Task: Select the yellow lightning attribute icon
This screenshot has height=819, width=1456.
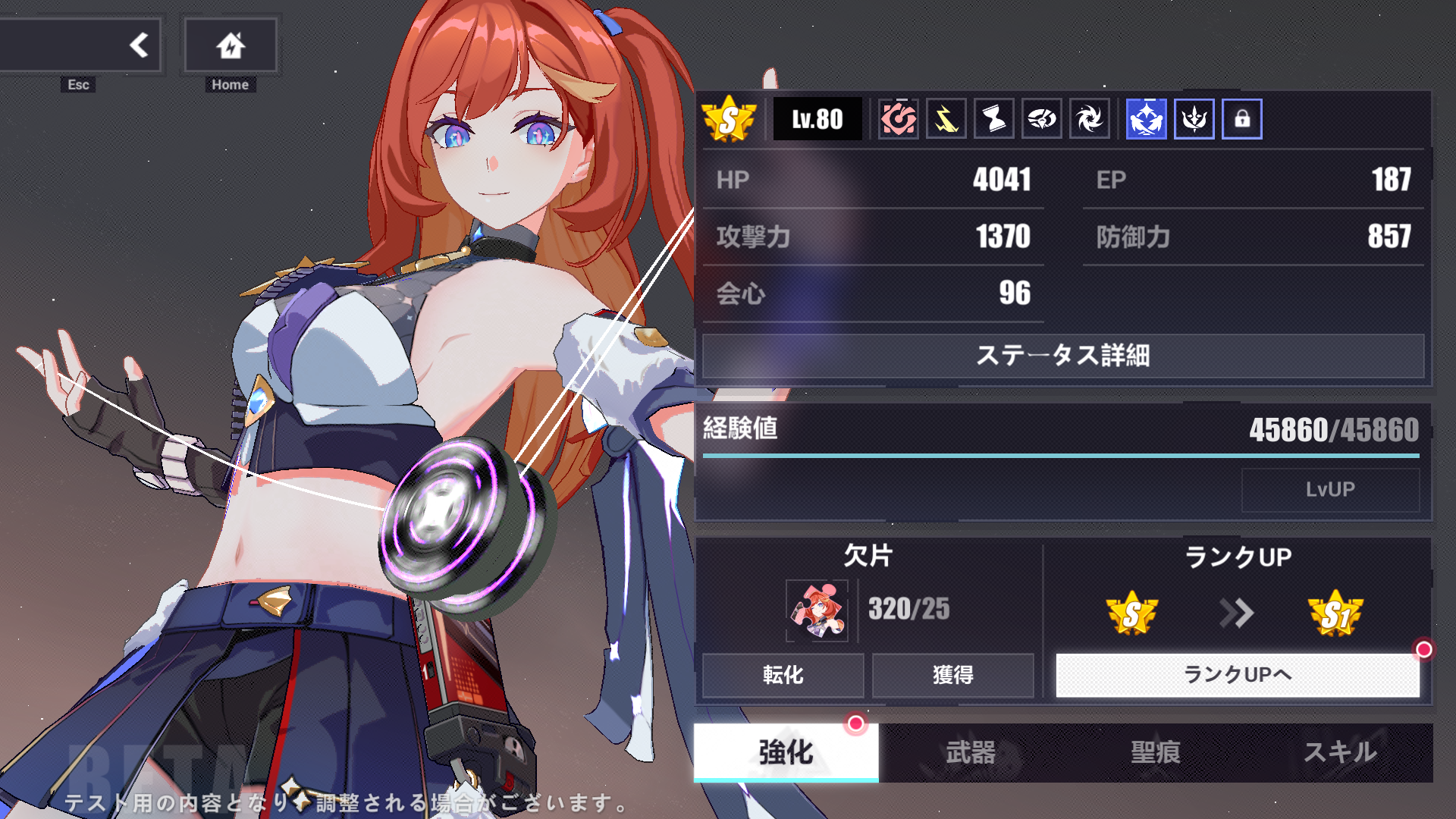Action: tap(946, 118)
